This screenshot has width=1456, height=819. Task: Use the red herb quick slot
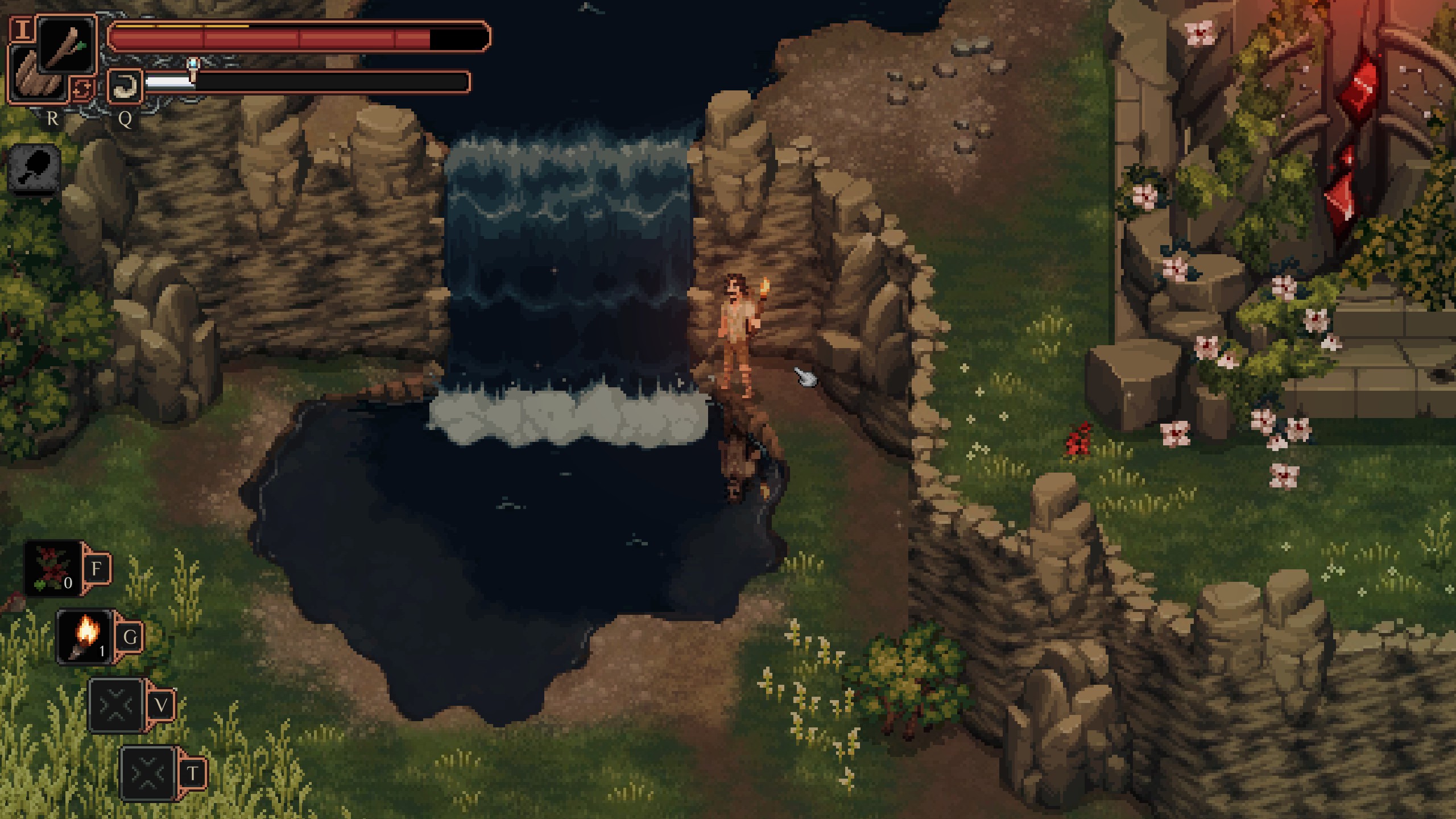[x=53, y=568]
